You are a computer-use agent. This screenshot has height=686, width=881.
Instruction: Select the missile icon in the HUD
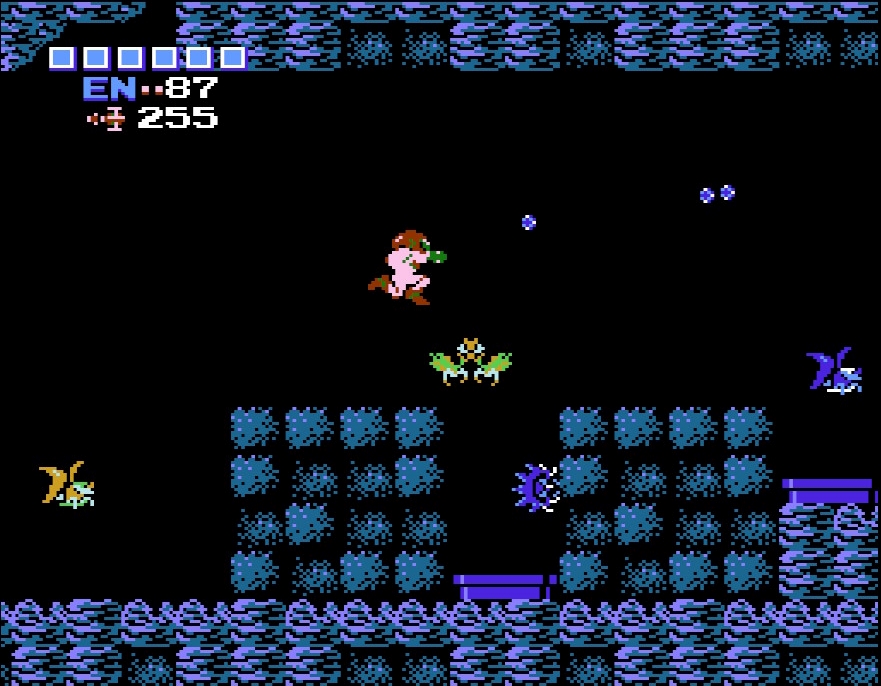click(x=107, y=119)
